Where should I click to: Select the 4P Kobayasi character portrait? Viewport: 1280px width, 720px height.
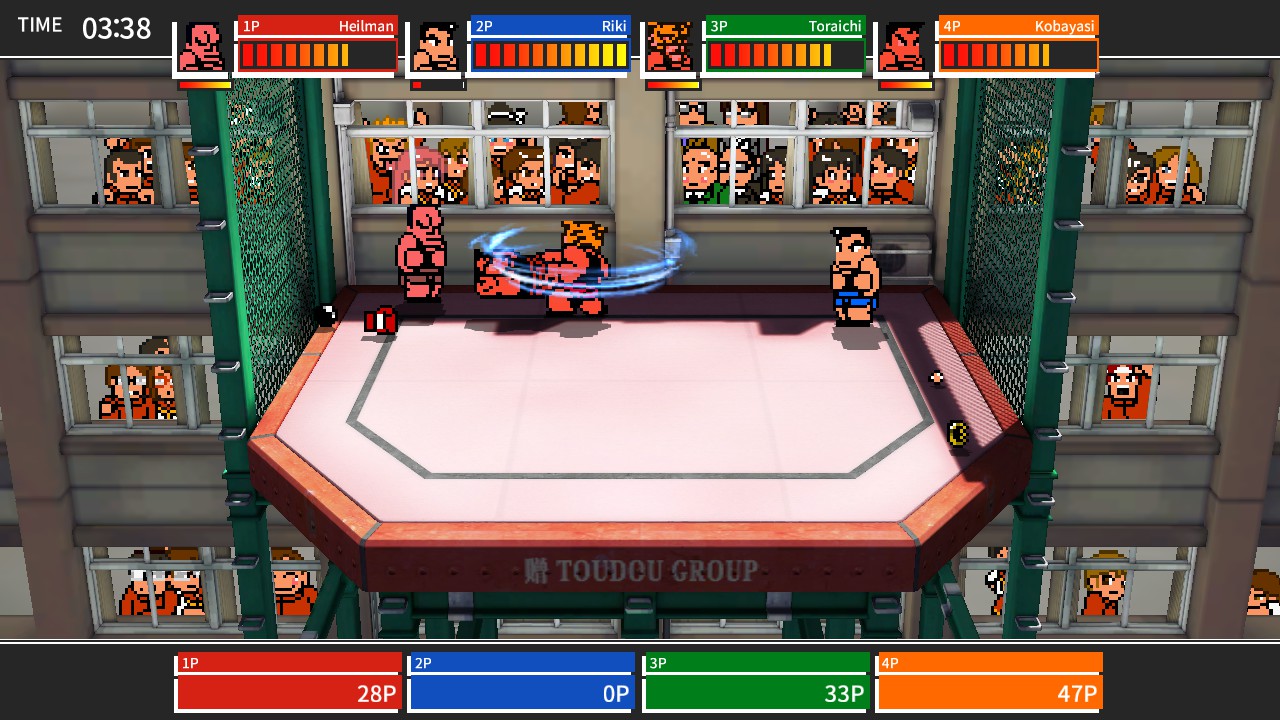(x=903, y=45)
